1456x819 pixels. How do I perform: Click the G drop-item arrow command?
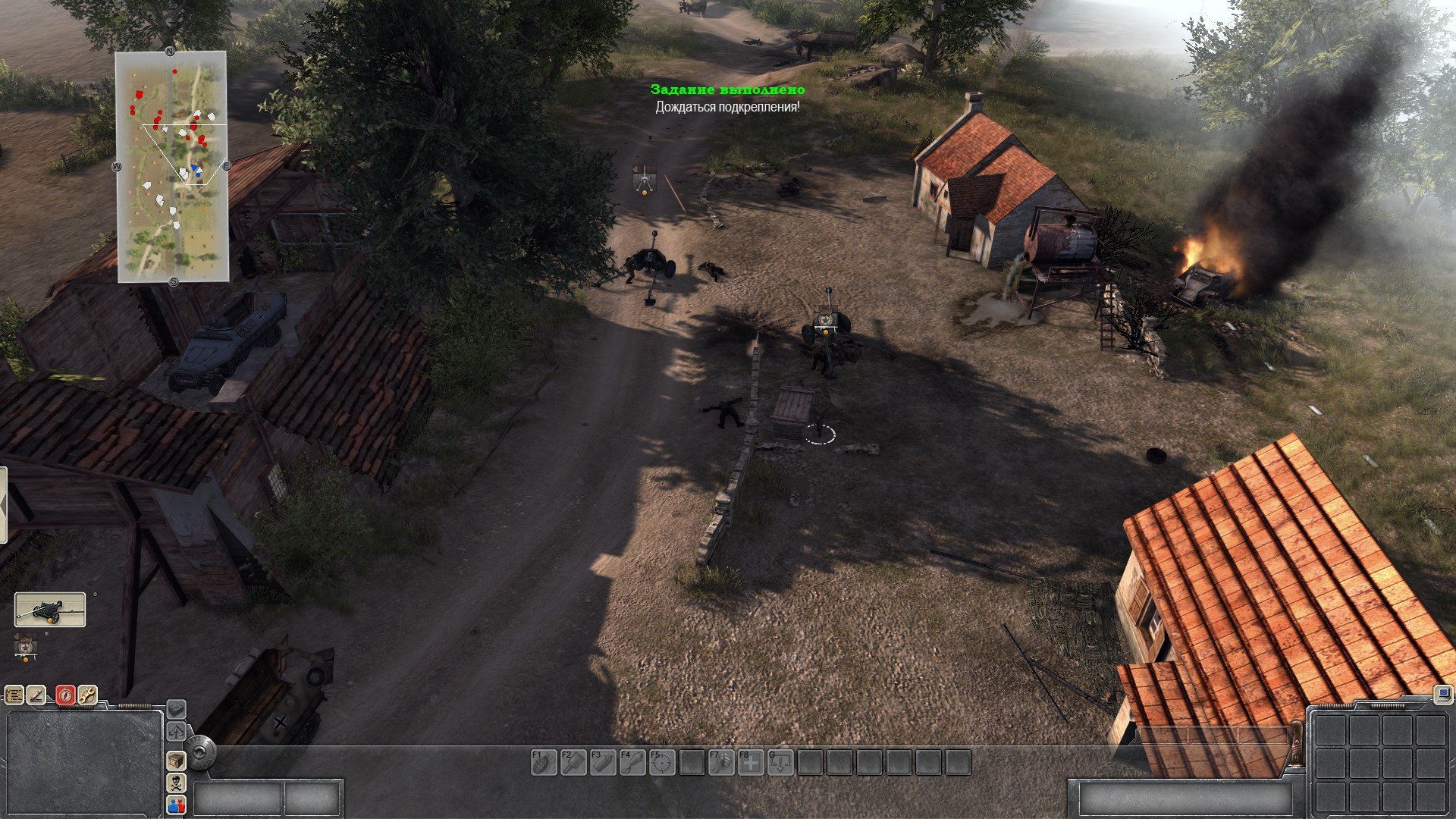click(x=780, y=762)
